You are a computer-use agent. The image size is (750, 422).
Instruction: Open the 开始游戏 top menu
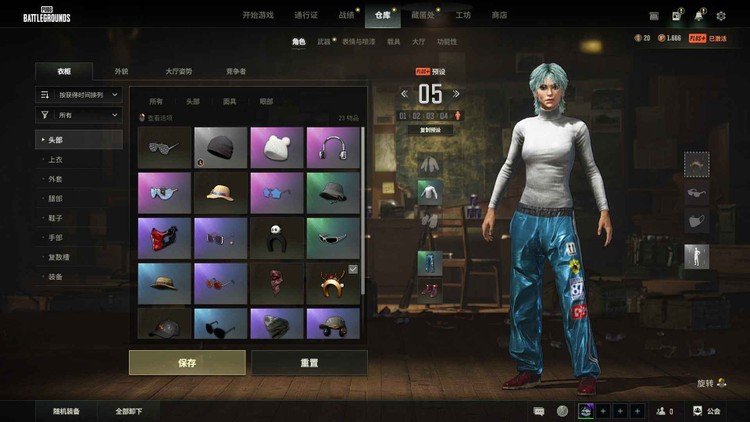point(259,16)
